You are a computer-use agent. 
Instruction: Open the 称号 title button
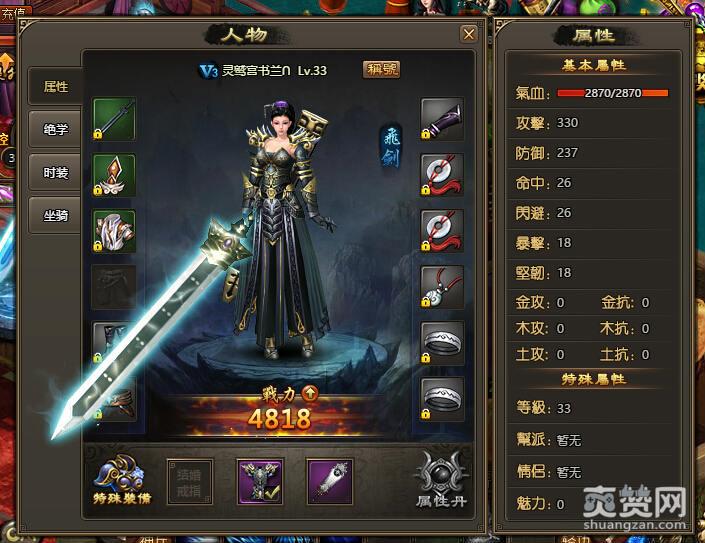point(381,70)
